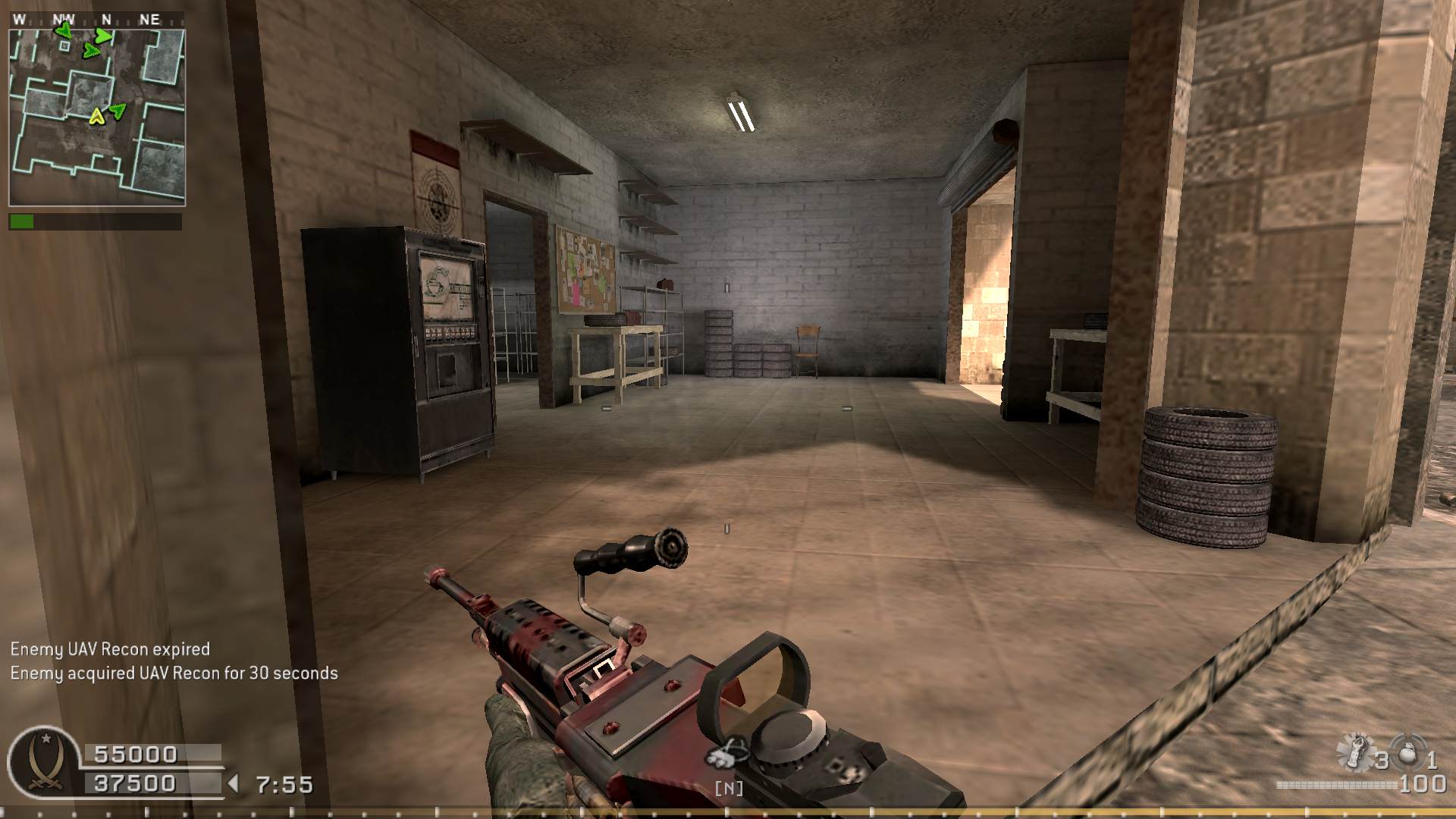Image resolution: width=1456 pixels, height=819 pixels.
Task: Click the compass strip above the minimap
Action: pyautogui.click(x=96, y=19)
